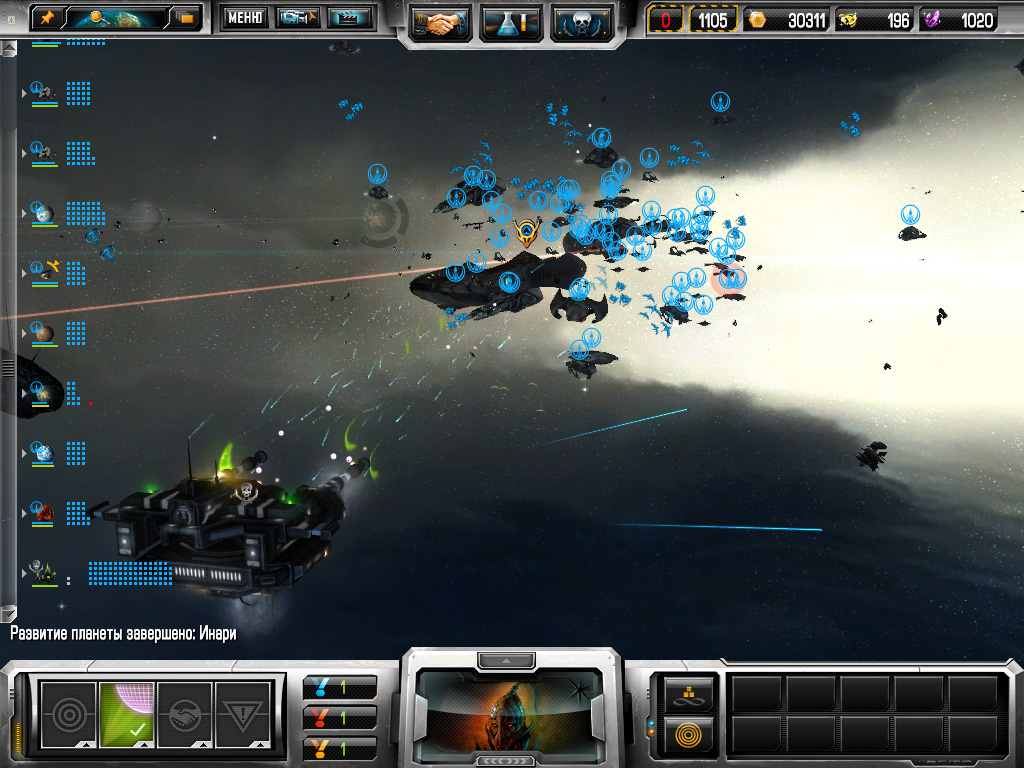
Task: Select the orange medal group row
Action: coord(340,747)
